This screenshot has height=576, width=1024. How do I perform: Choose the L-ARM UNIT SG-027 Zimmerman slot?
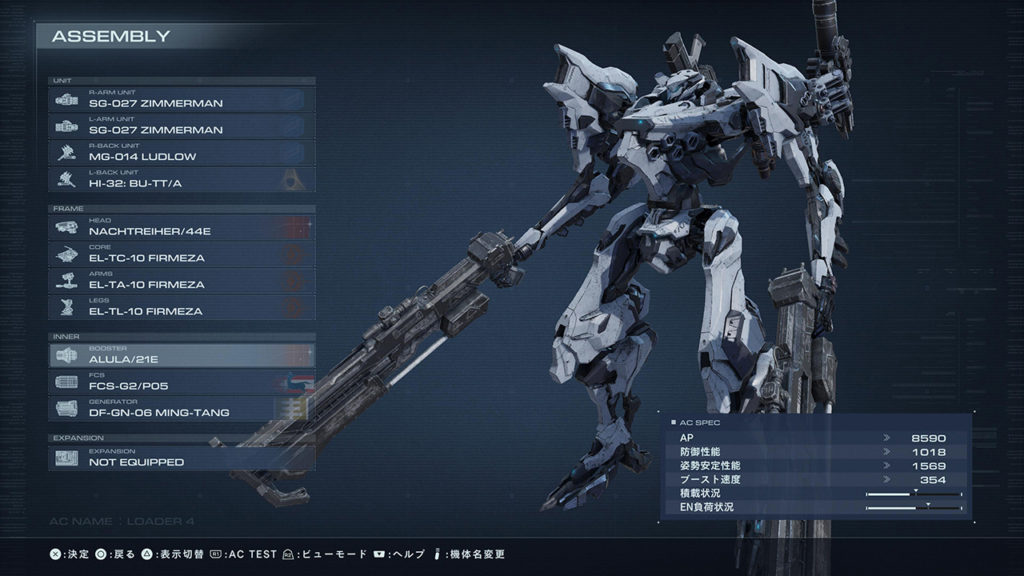[x=181, y=126]
